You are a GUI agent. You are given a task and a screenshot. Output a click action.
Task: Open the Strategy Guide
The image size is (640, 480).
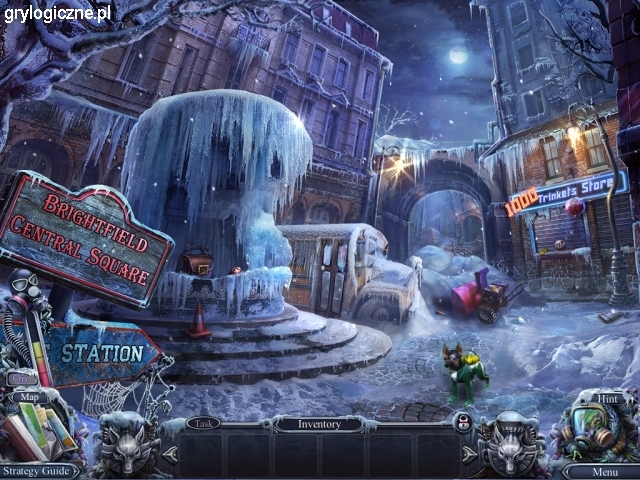pyautogui.click(x=38, y=470)
